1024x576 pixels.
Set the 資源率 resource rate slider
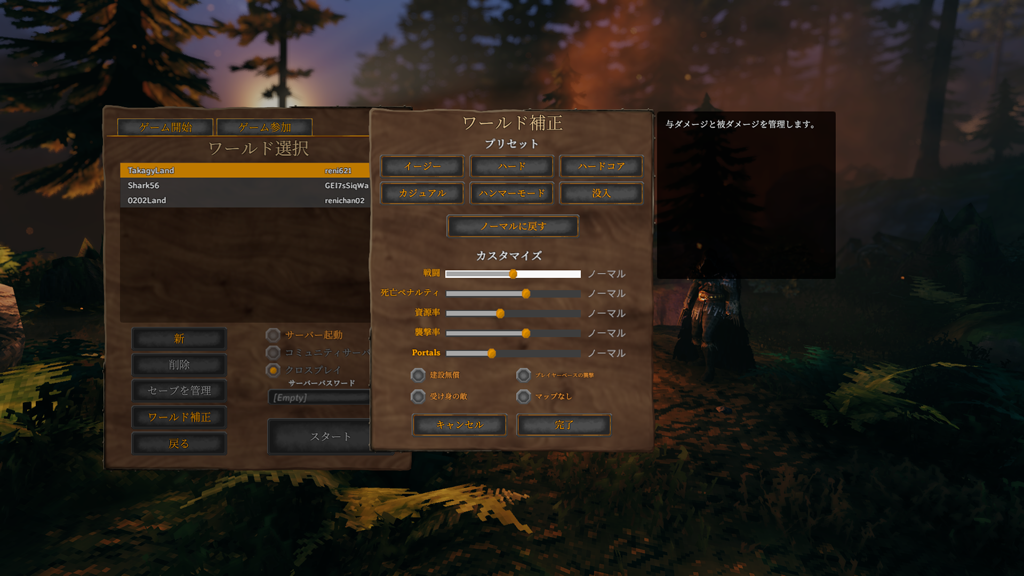click(x=501, y=313)
